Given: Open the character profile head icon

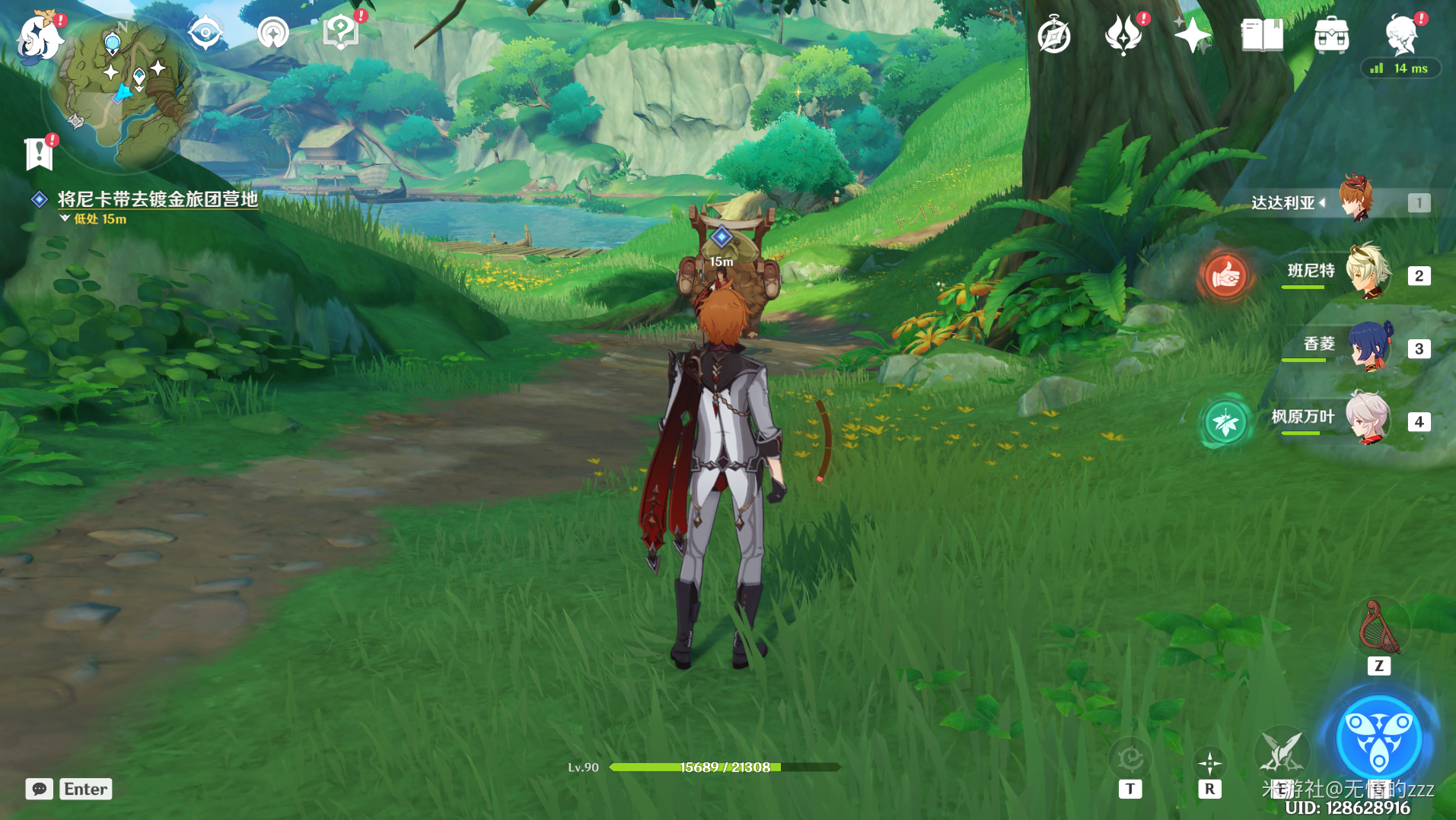Looking at the screenshot, I should pyautogui.click(x=1401, y=35).
